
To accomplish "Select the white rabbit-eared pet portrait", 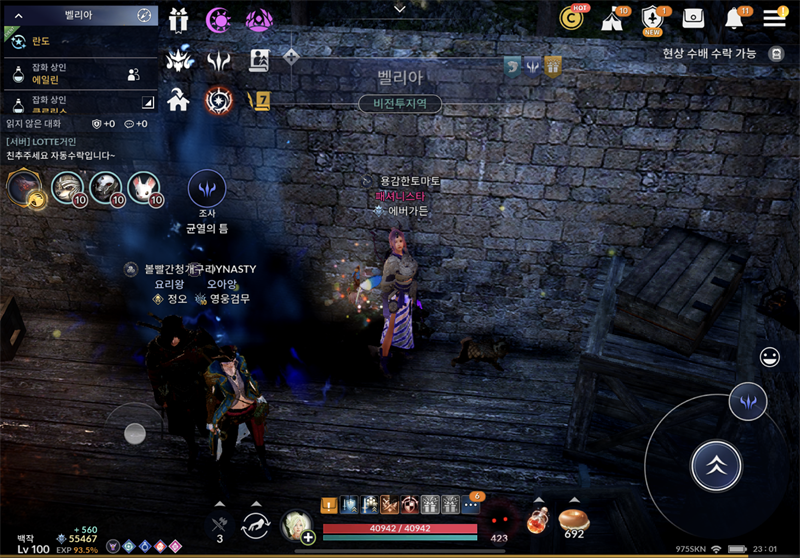I will [x=143, y=186].
